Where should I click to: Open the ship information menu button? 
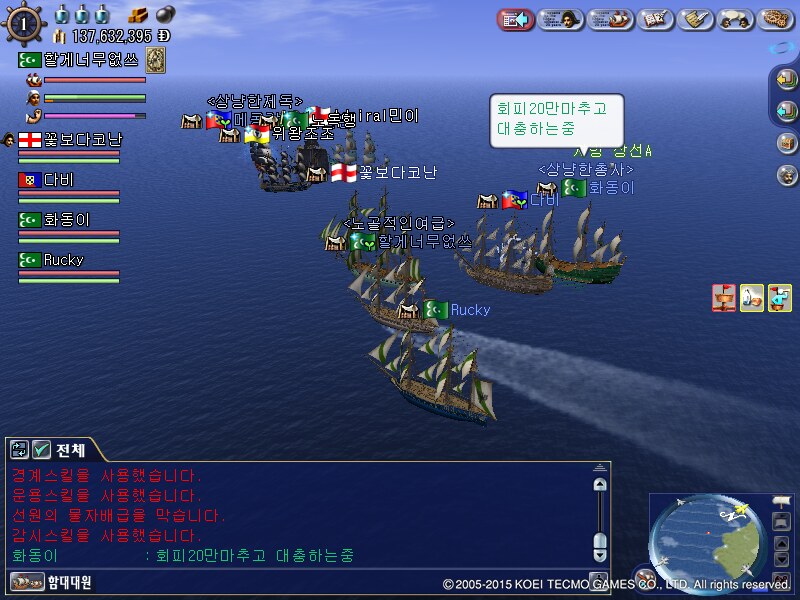pos(612,19)
